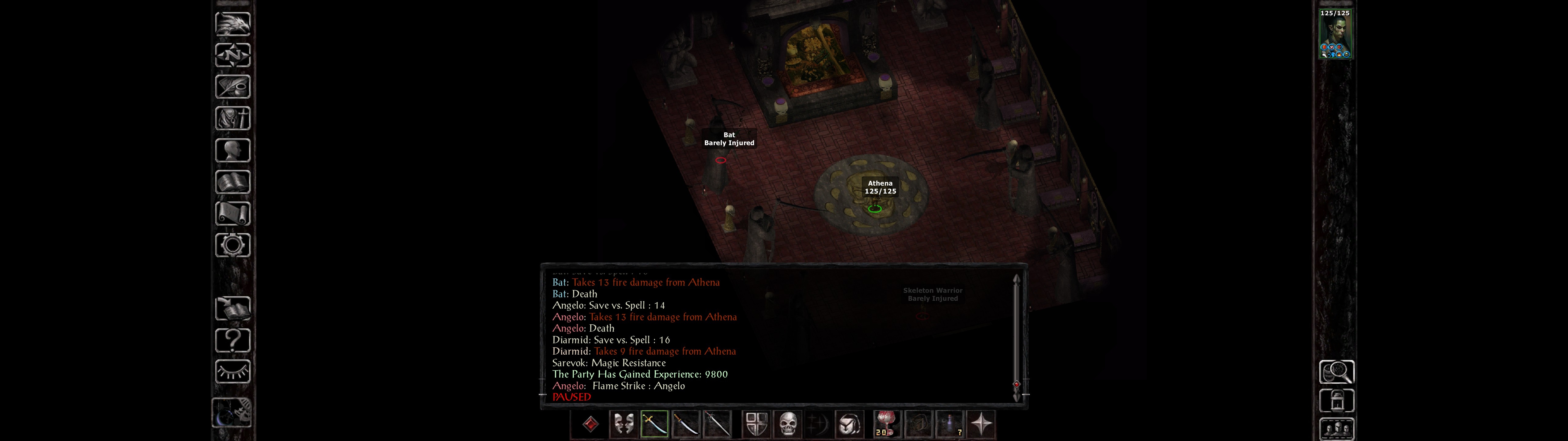Open the mage spellbook button
The image size is (1568, 441).
point(232,182)
